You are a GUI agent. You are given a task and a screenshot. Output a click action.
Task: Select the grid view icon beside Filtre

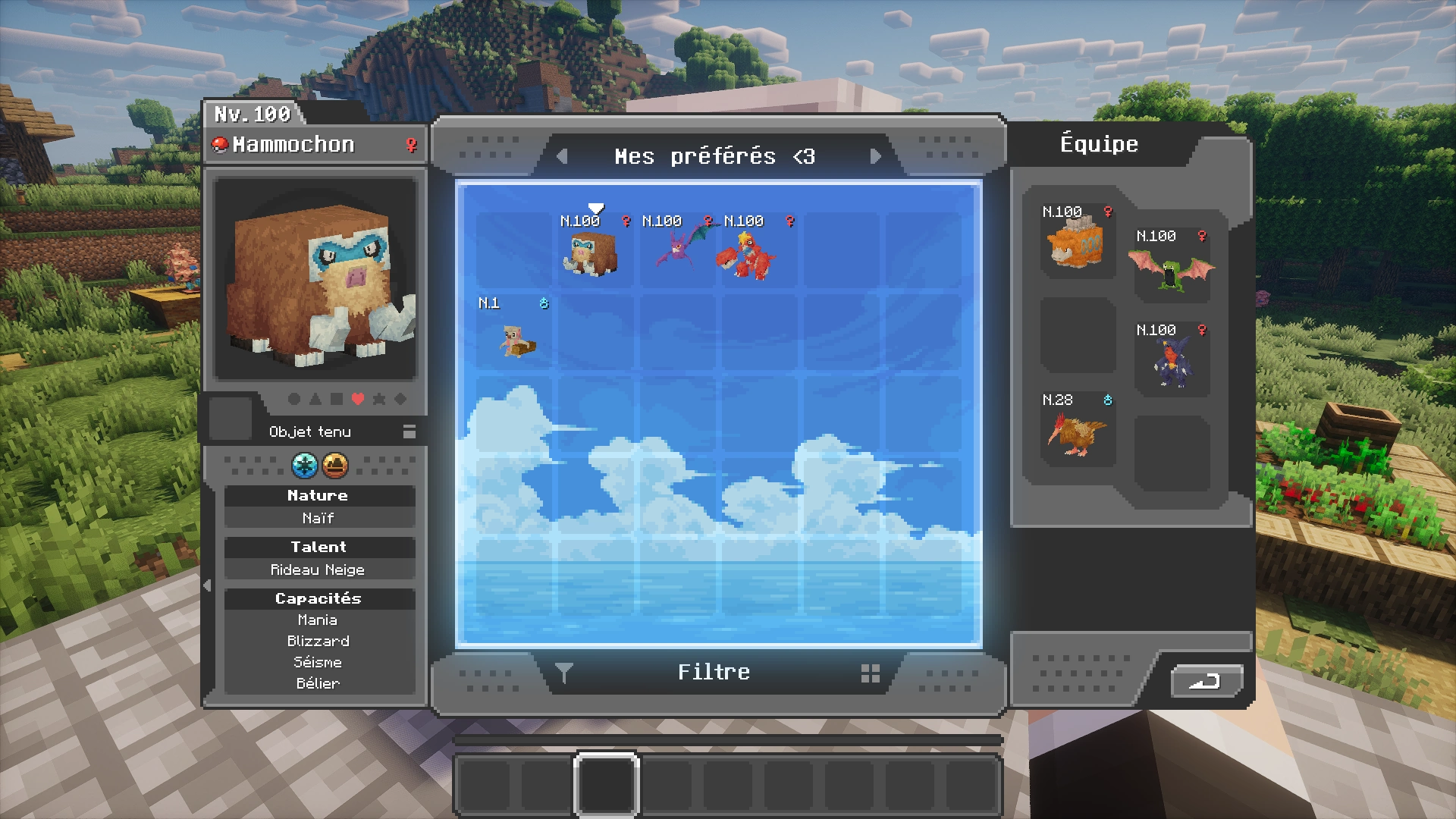pyautogui.click(x=869, y=672)
